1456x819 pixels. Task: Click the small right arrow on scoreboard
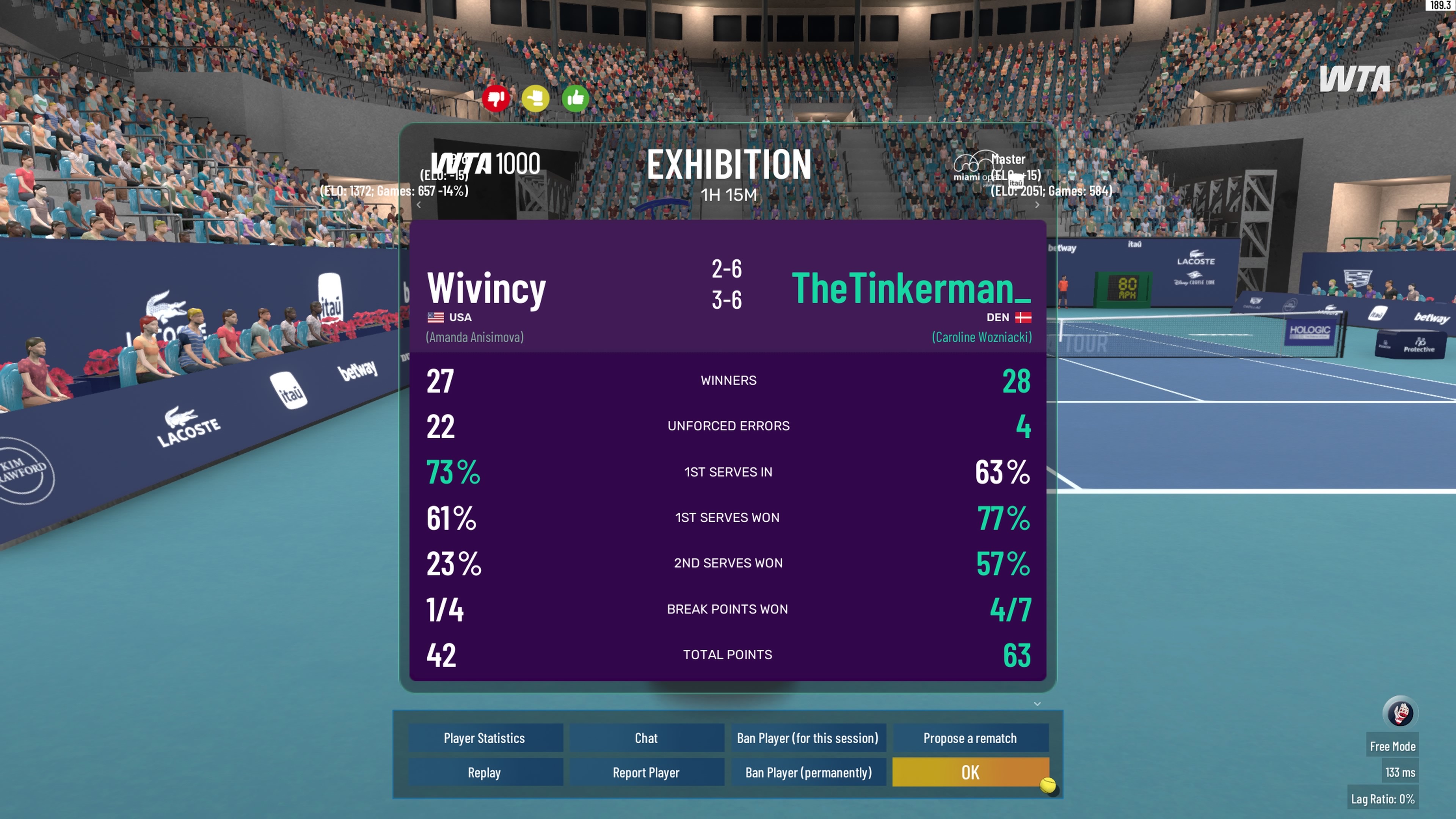1037,205
